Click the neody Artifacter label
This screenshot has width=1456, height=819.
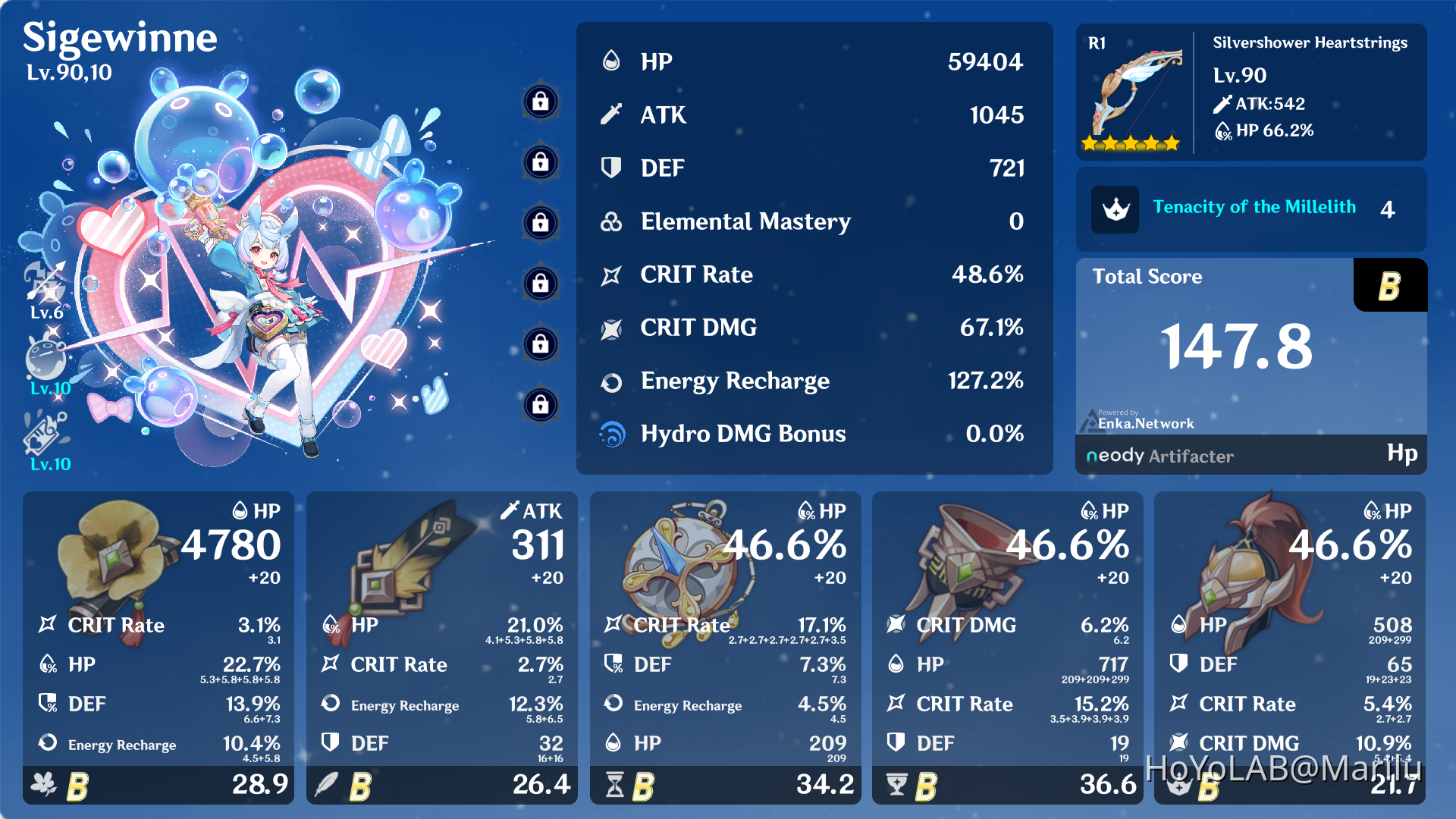click(x=1158, y=456)
